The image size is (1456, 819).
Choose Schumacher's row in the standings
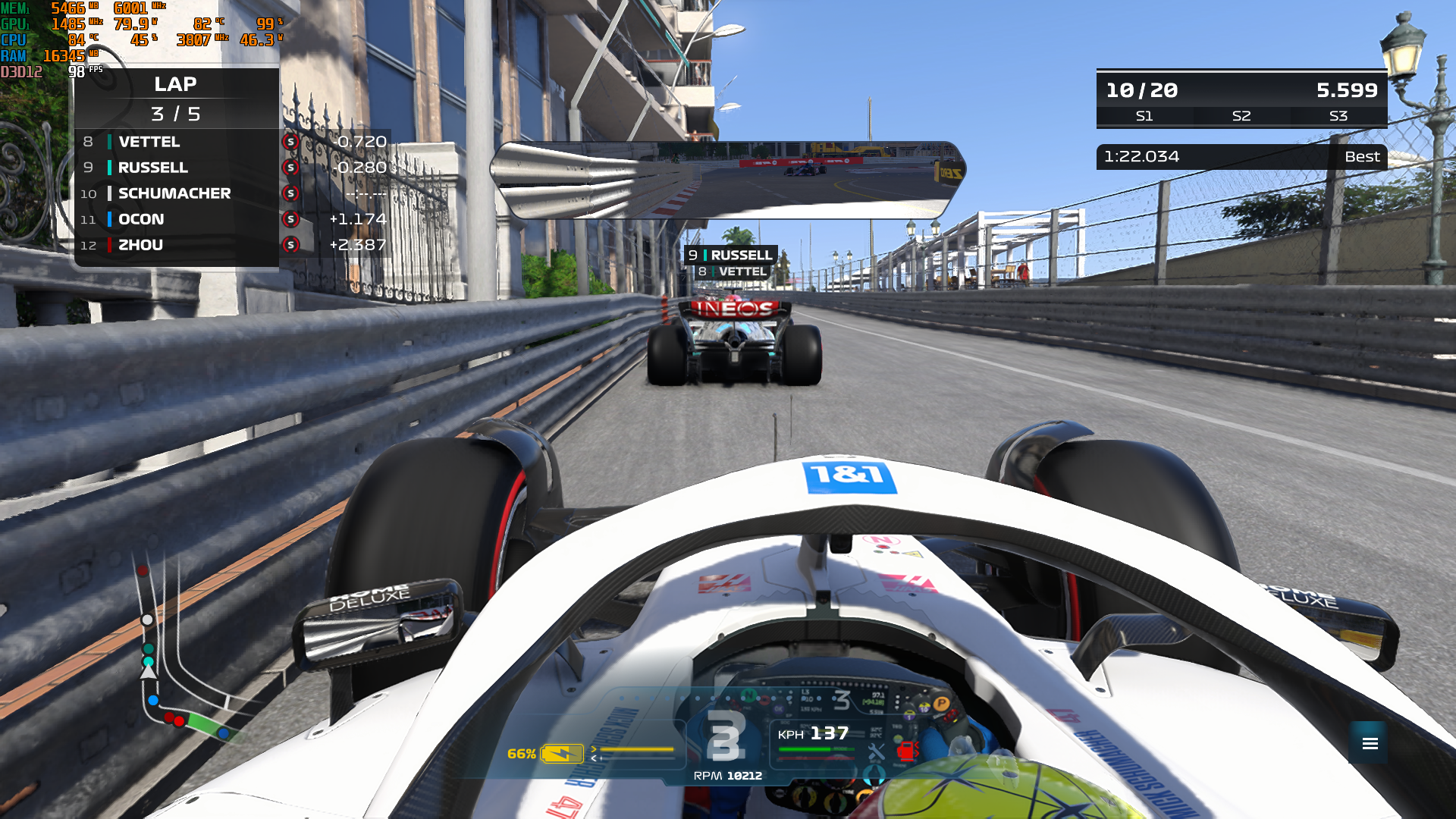point(177,193)
